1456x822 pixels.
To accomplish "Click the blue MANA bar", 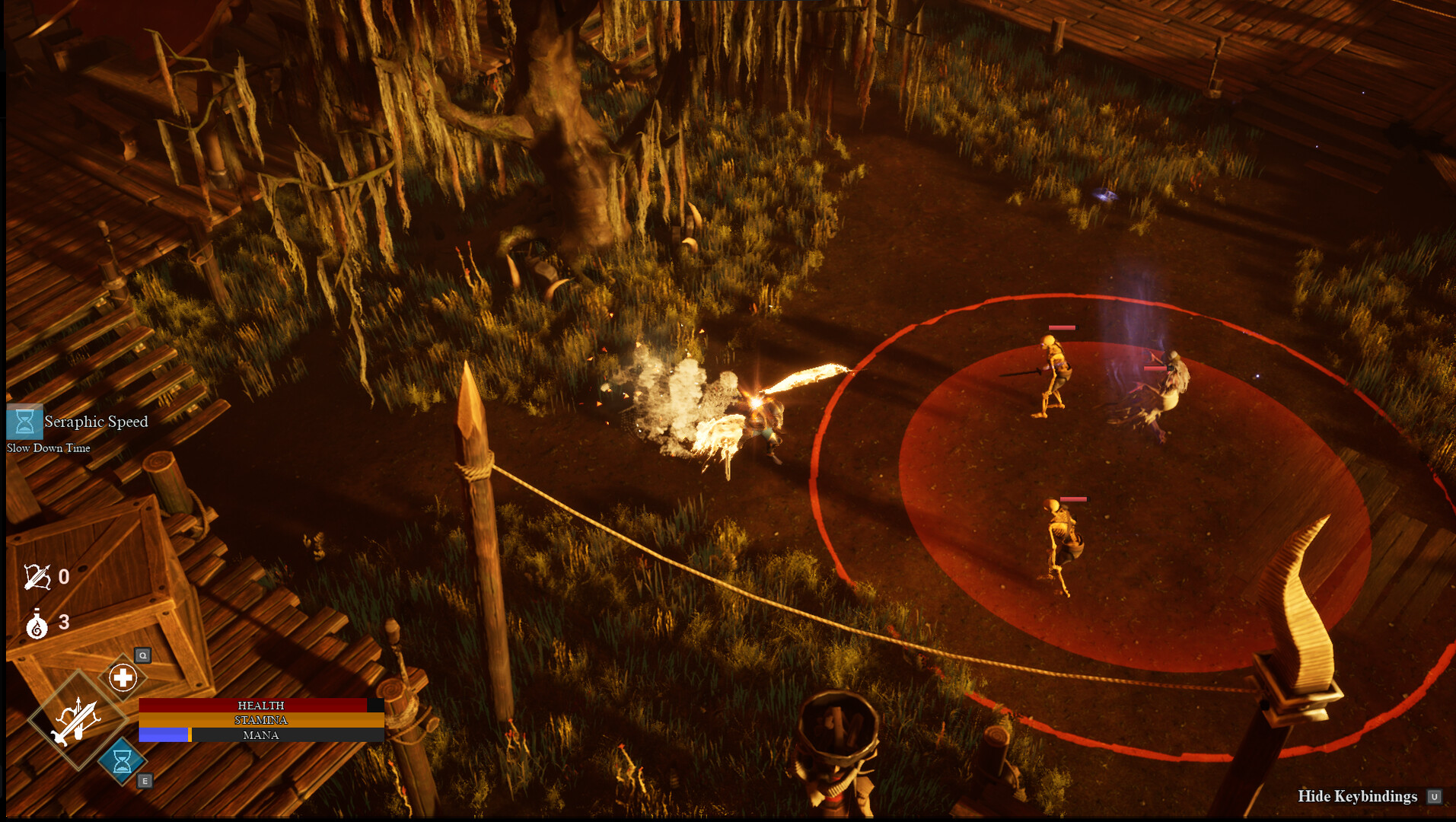I will pyautogui.click(x=163, y=734).
